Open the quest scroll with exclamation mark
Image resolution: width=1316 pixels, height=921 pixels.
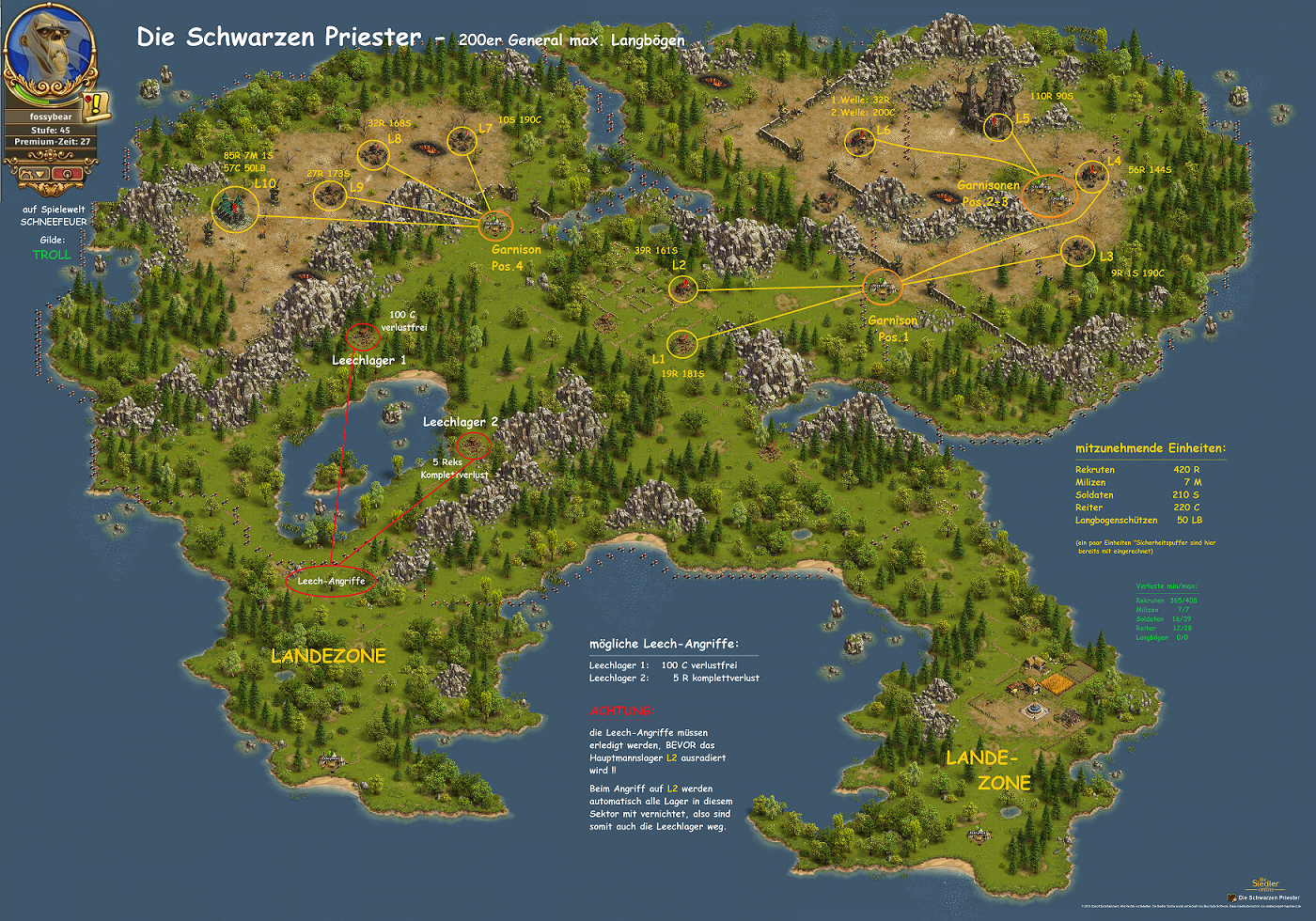[96, 103]
